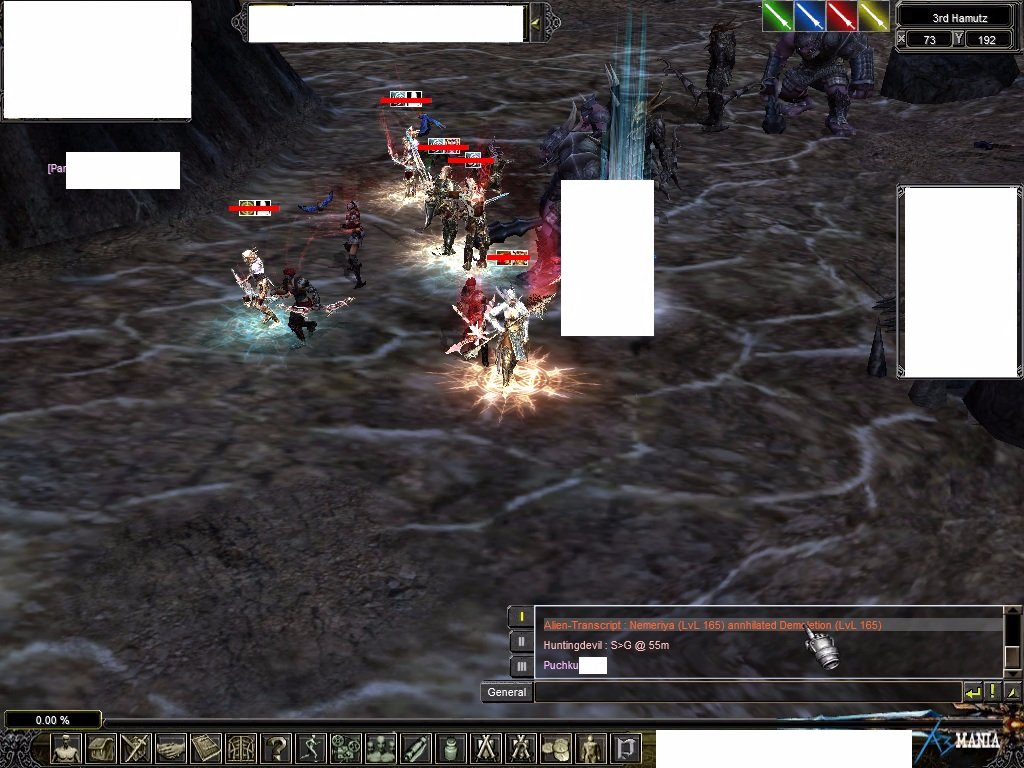This screenshot has height=768, width=1024.
Task: Click the handshake icon in the toolbar
Action: [x=171, y=748]
